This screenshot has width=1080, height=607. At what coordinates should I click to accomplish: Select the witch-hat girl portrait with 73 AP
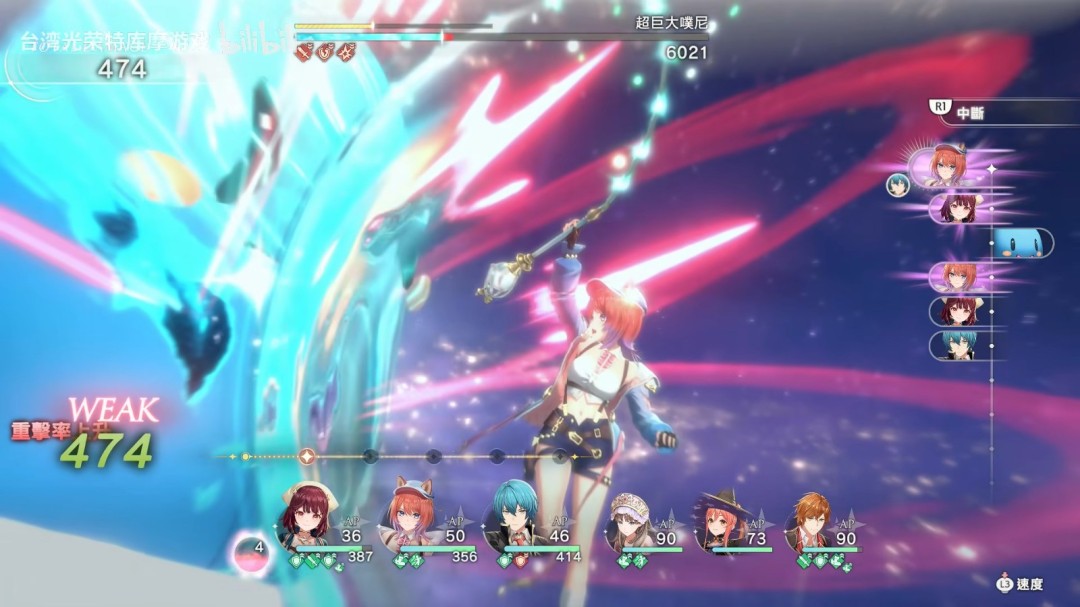pos(721,517)
